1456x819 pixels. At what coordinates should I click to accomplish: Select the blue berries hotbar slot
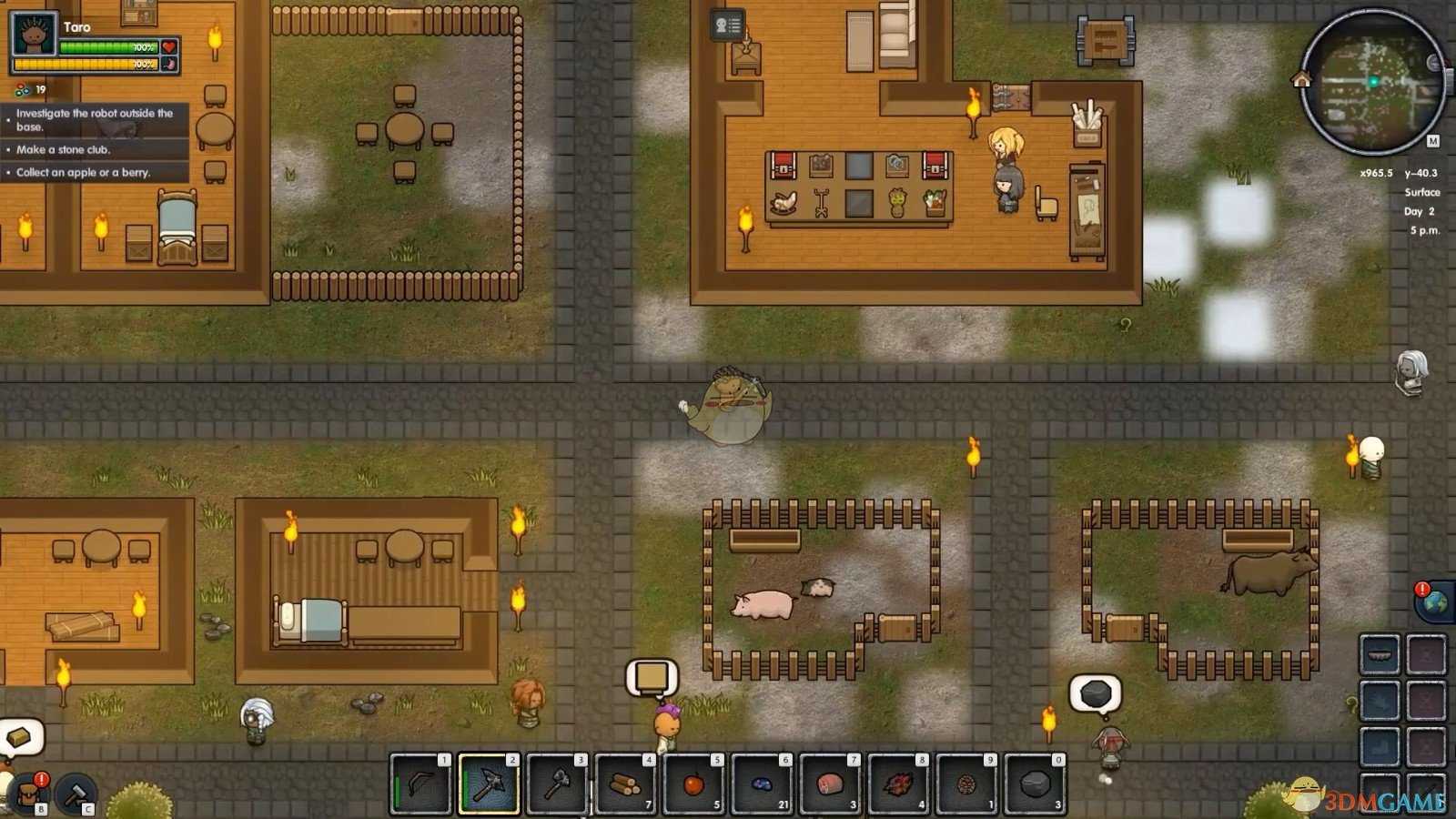point(762,784)
